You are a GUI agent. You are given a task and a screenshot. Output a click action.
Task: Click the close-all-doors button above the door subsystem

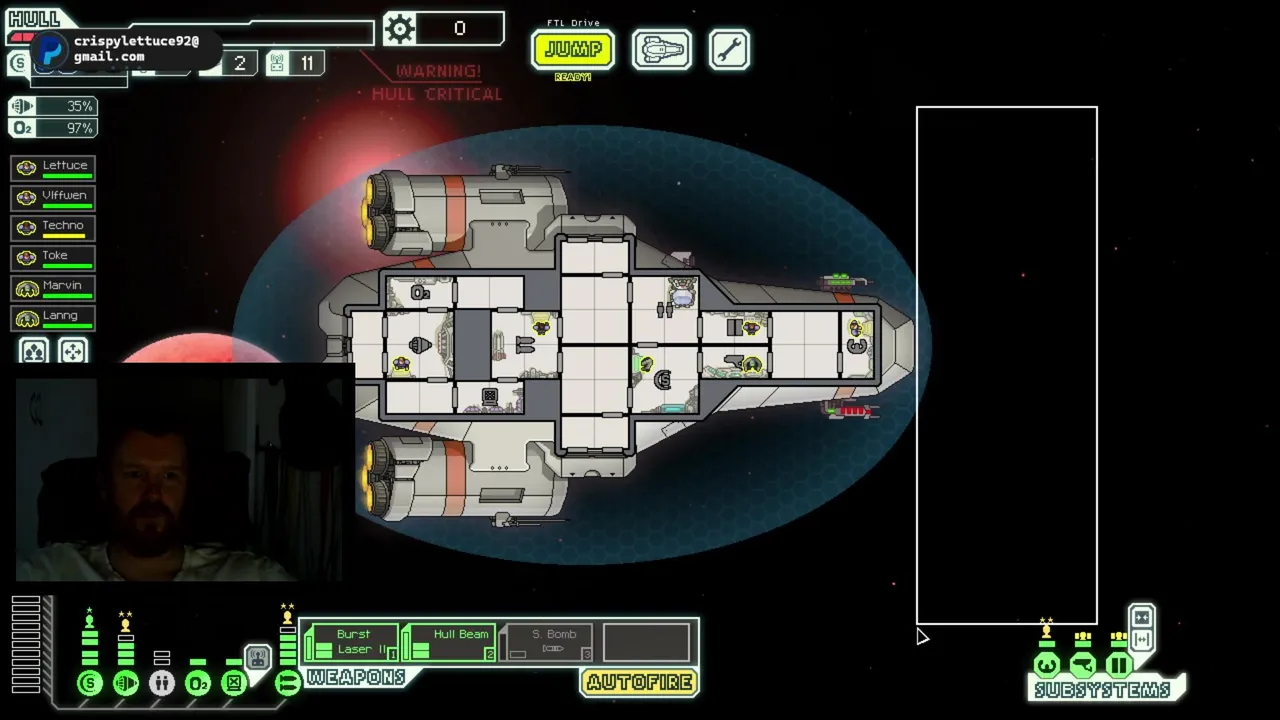pos(1141,617)
